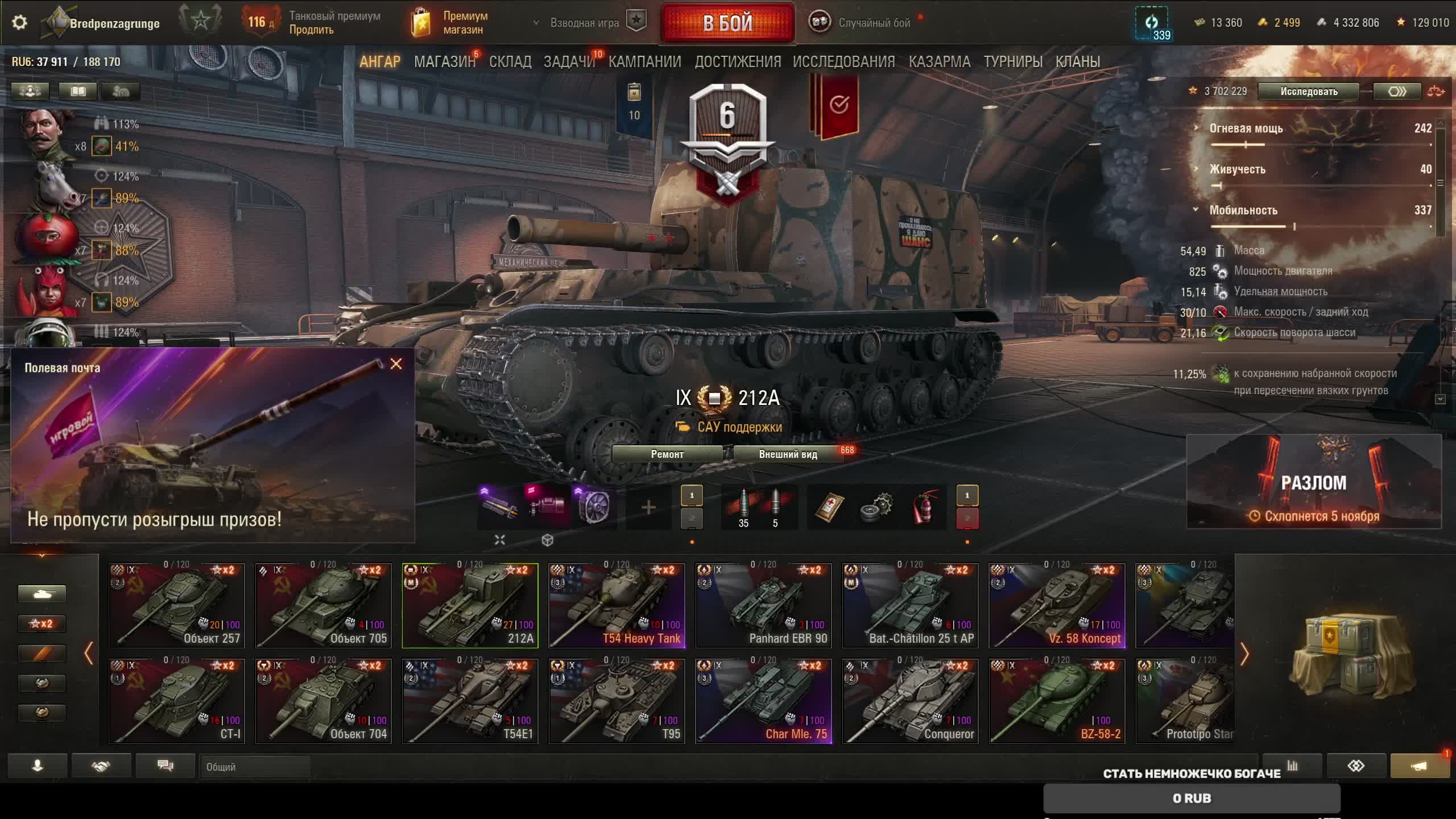
Task: Show the КАЗАРМА barracks tab
Action: click(x=940, y=61)
